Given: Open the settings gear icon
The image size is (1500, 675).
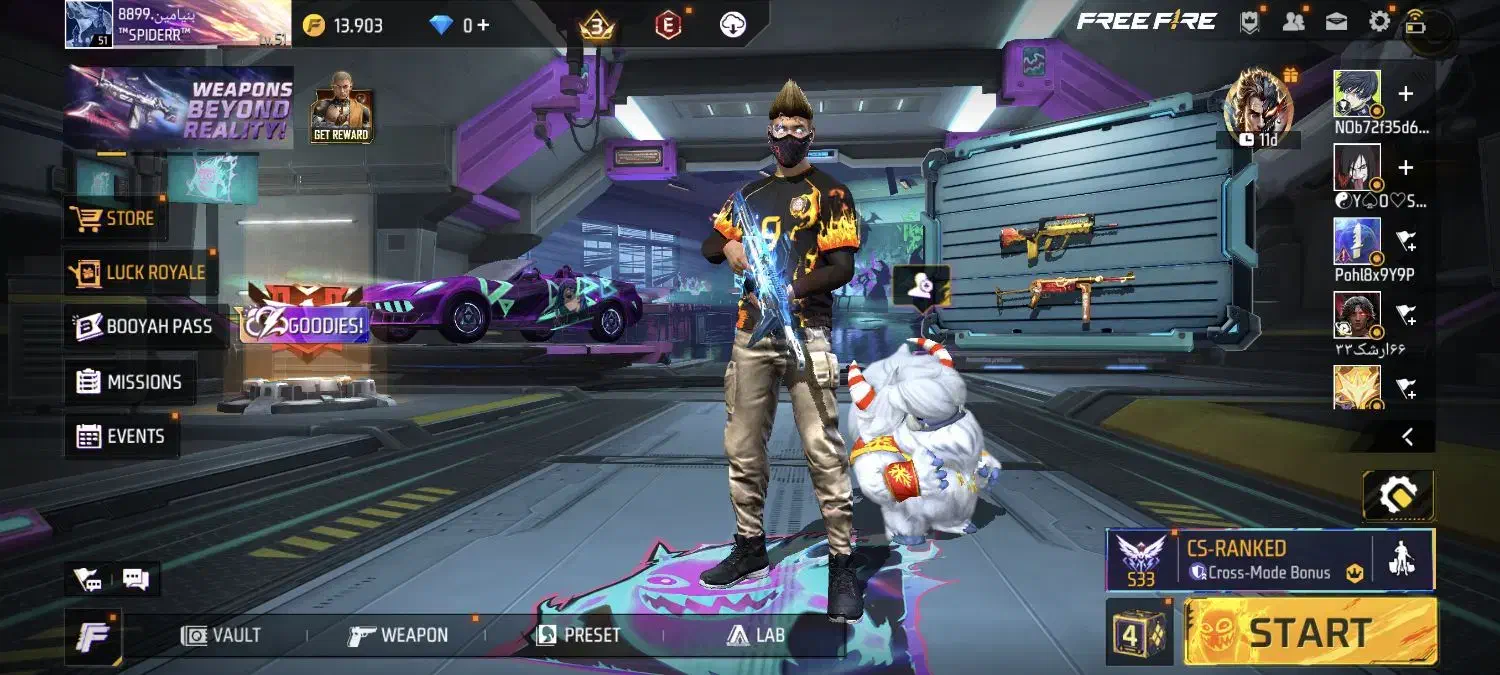Looking at the screenshot, I should pos(1379,21).
